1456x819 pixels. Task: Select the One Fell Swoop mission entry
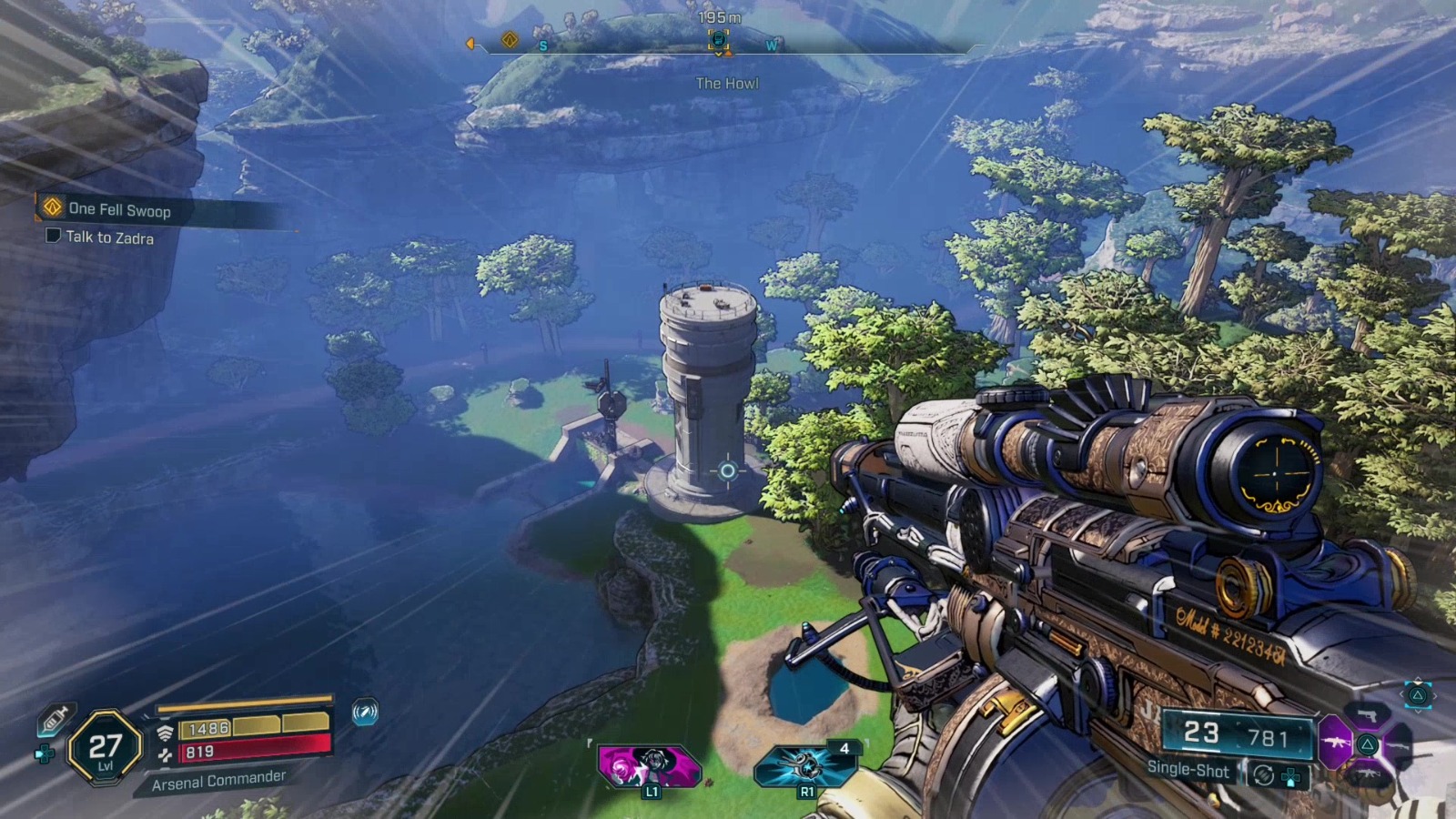click(x=120, y=208)
